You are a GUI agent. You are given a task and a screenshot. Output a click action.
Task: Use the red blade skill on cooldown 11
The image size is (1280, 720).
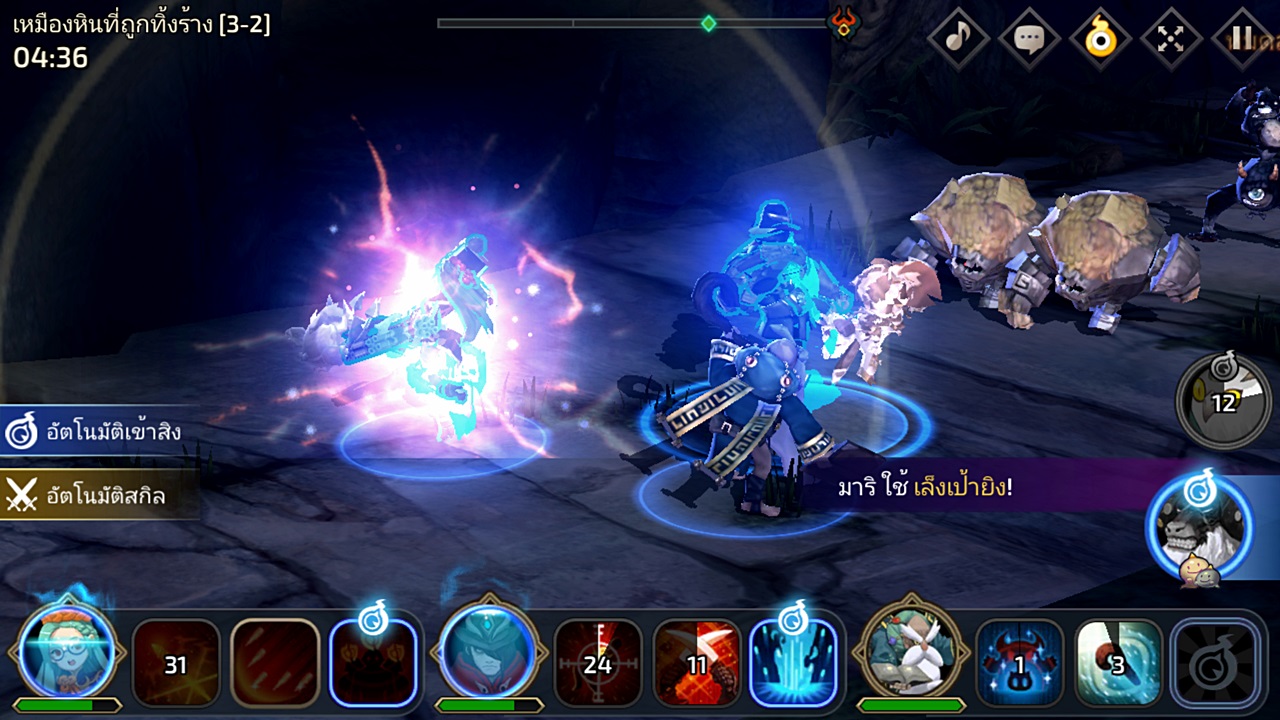coord(697,664)
